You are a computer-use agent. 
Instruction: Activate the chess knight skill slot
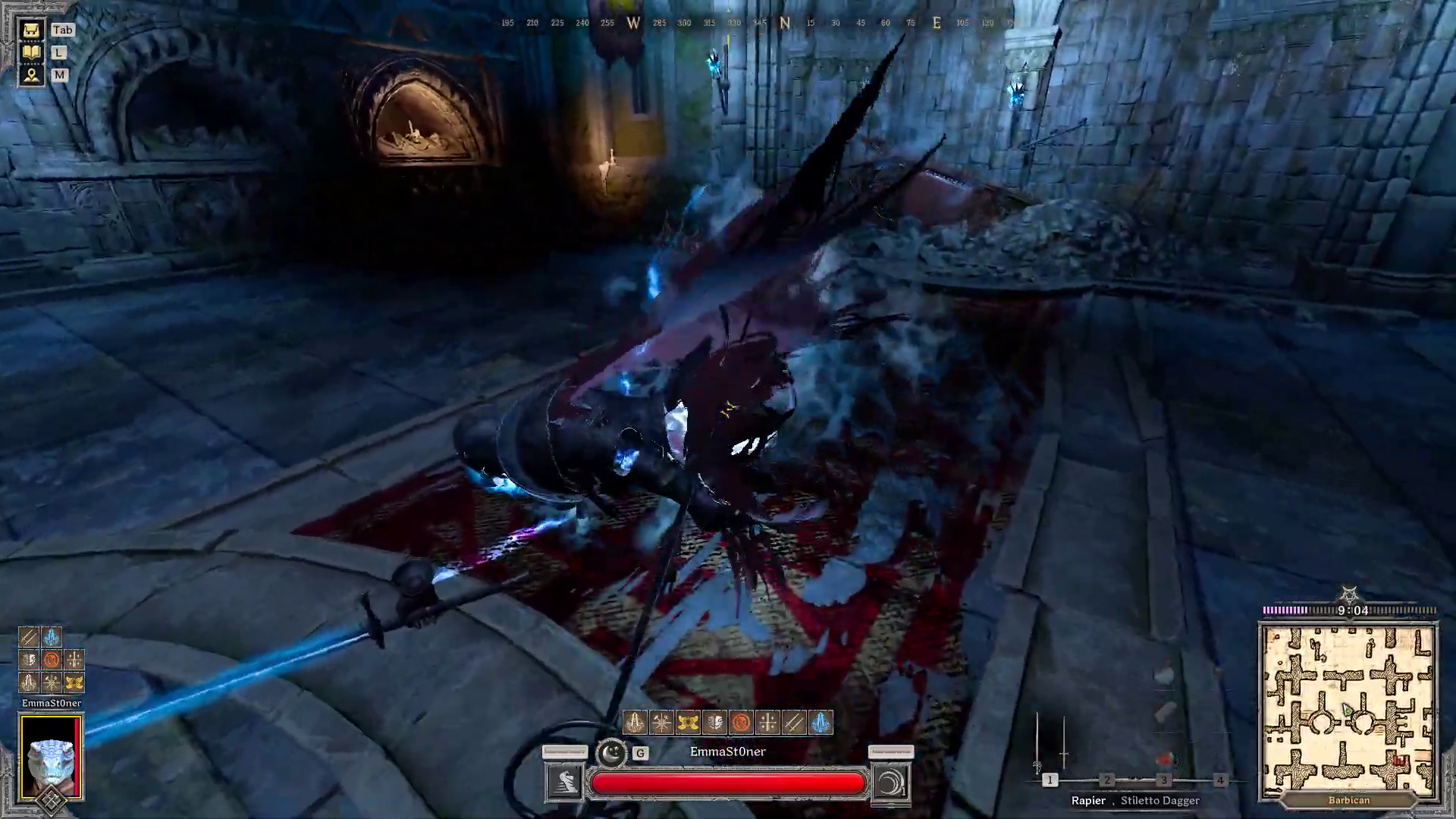[564, 783]
